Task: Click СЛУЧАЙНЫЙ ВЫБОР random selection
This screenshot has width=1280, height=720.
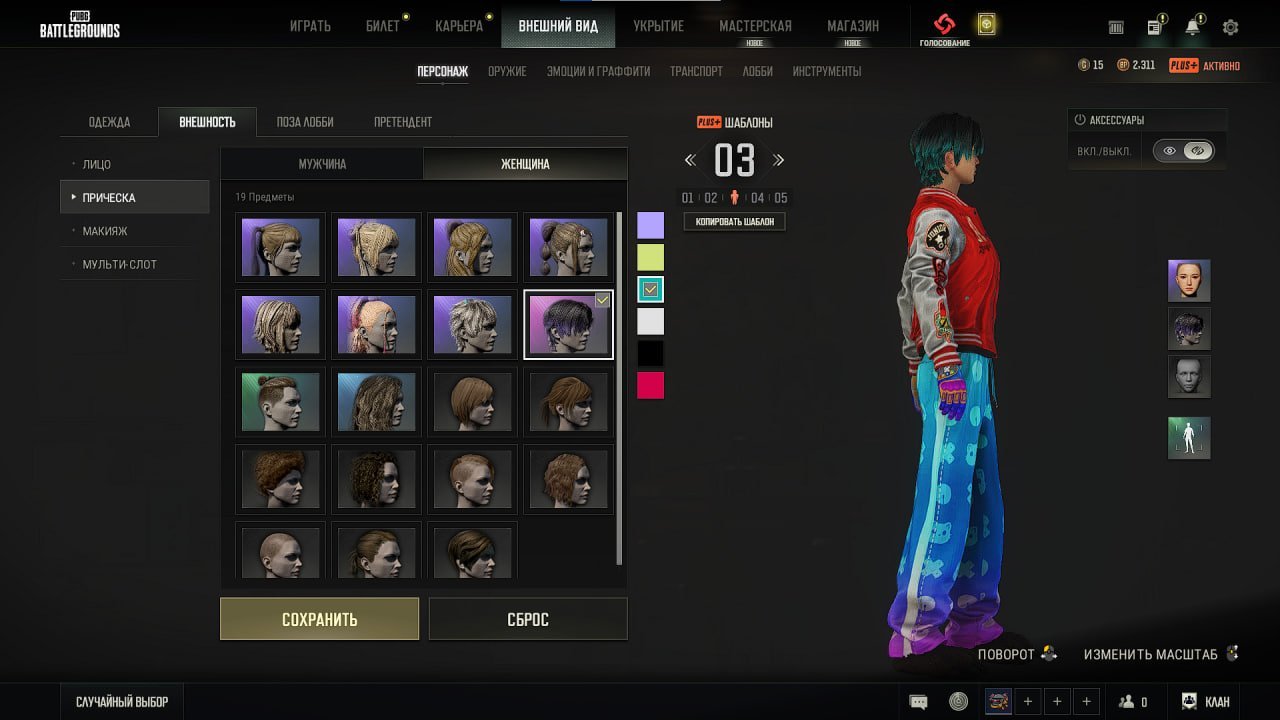Action: (x=122, y=702)
